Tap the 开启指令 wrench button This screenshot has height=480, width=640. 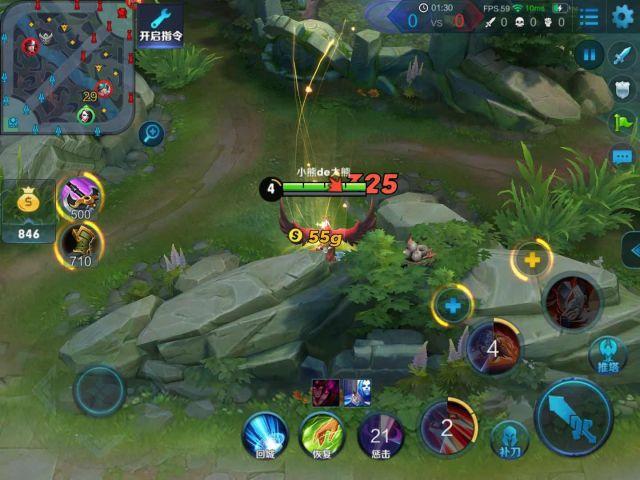coord(161,25)
